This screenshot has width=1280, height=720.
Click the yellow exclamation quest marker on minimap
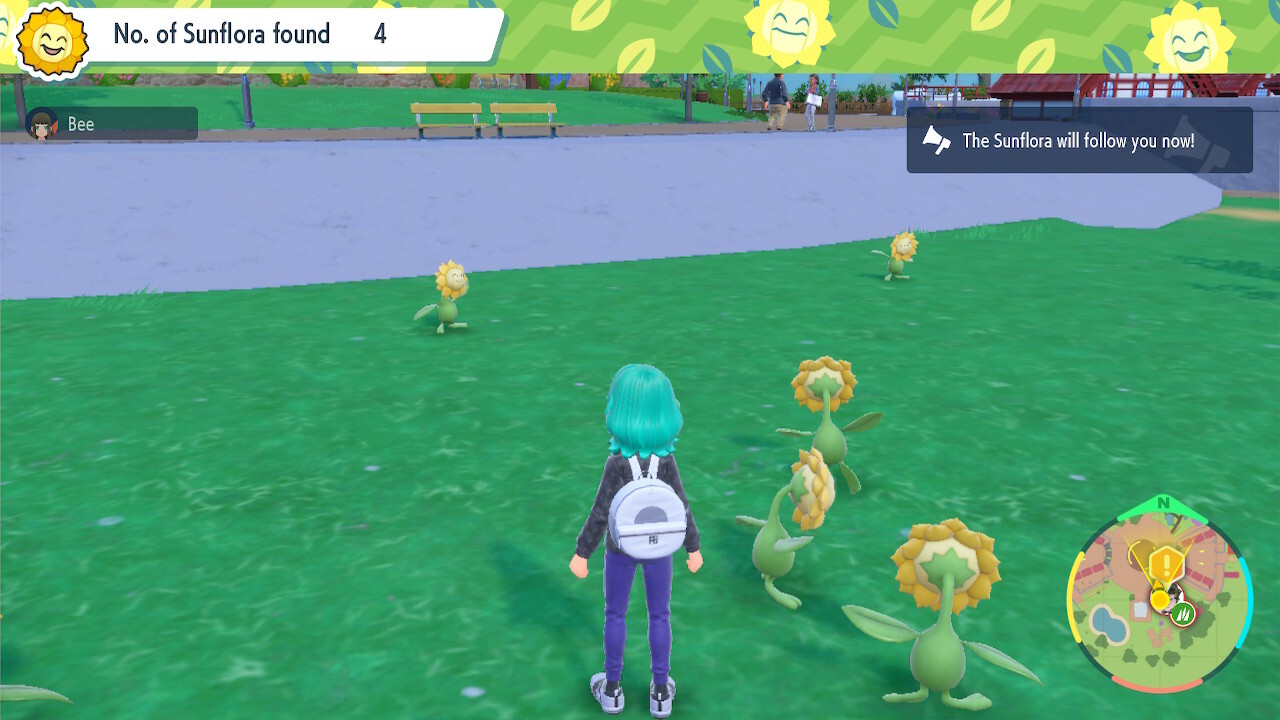[x=1166, y=561]
